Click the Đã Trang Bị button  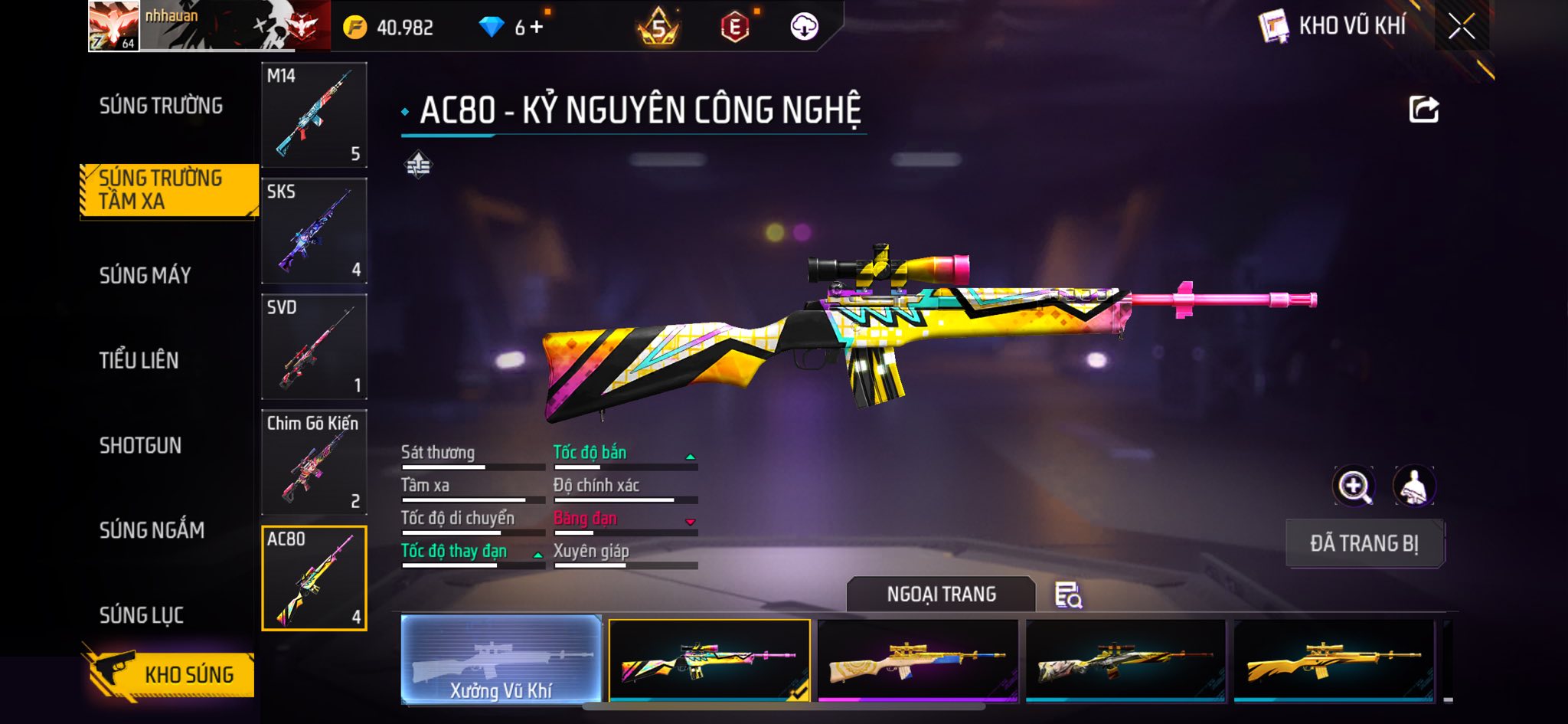1364,543
